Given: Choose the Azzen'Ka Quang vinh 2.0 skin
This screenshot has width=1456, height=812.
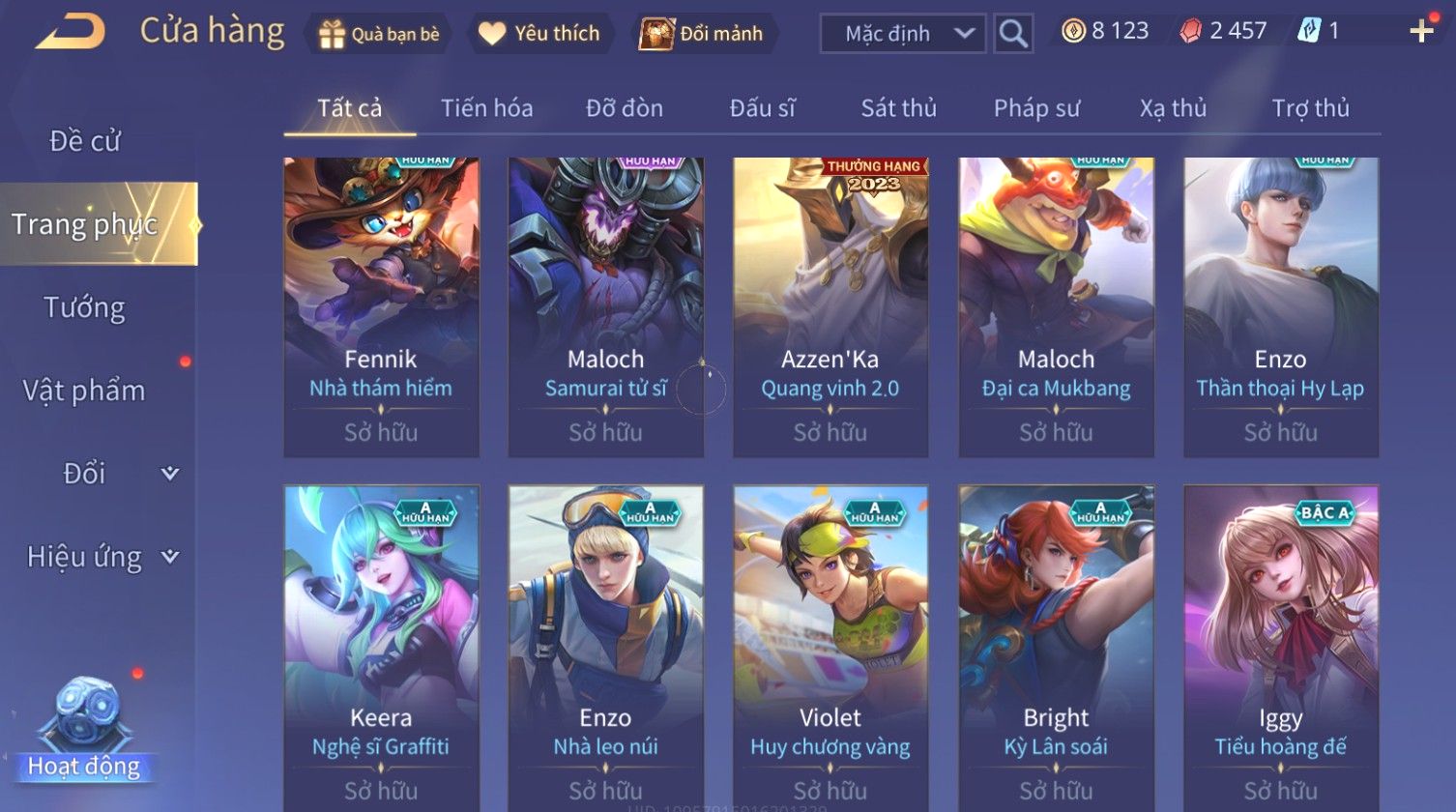Looking at the screenshot, I should tap(830, 306).
